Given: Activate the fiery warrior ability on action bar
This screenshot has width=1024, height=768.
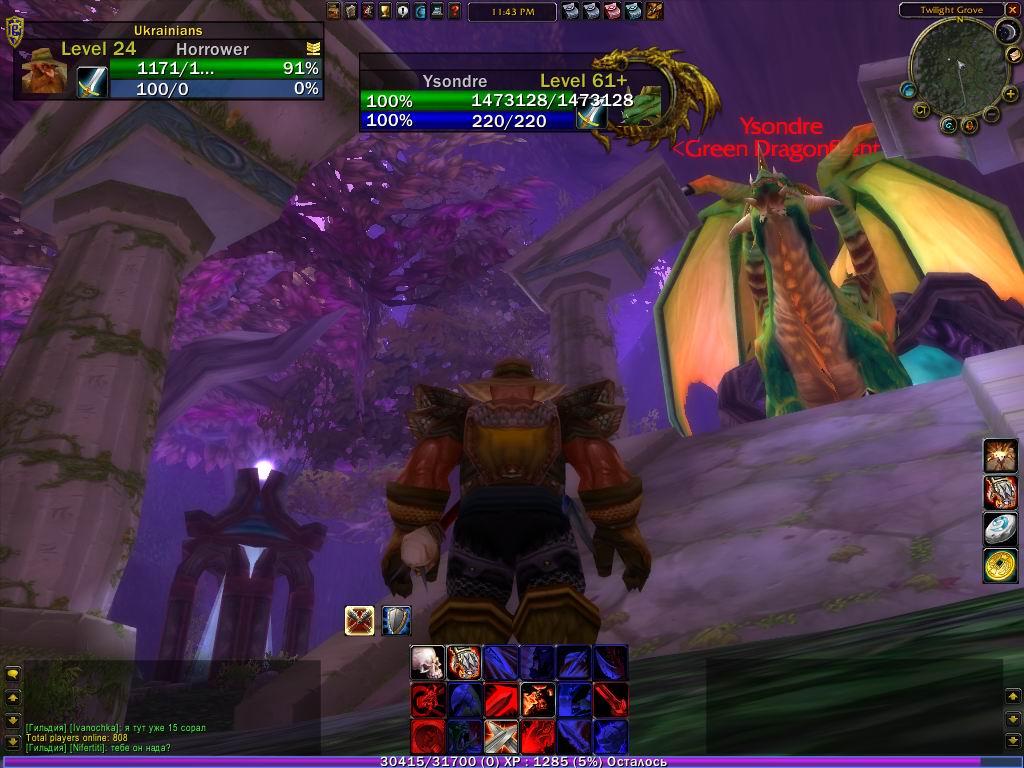Looking at the screenshot, I should [537, 699].
